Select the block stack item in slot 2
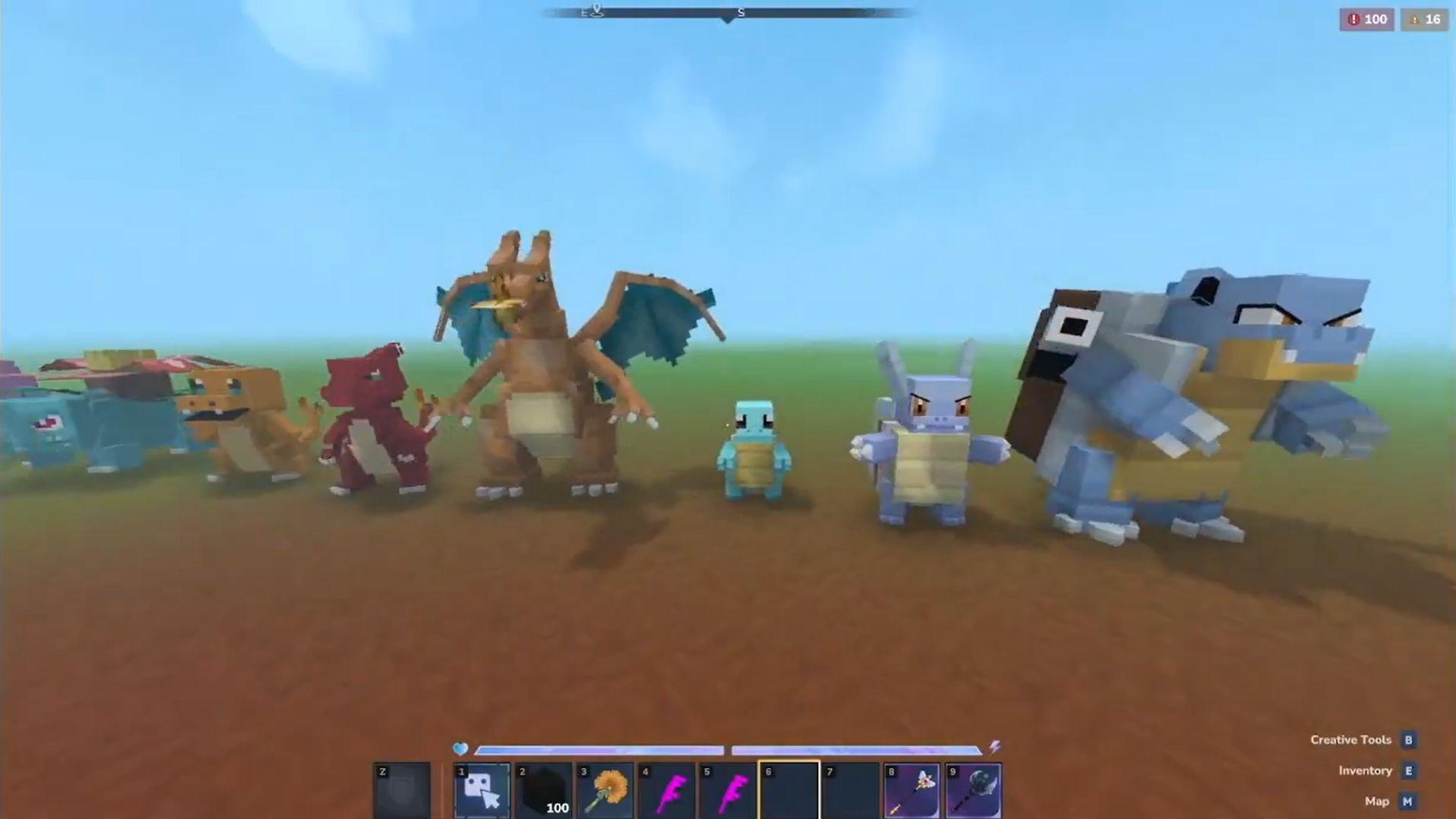 coord(545,789)
